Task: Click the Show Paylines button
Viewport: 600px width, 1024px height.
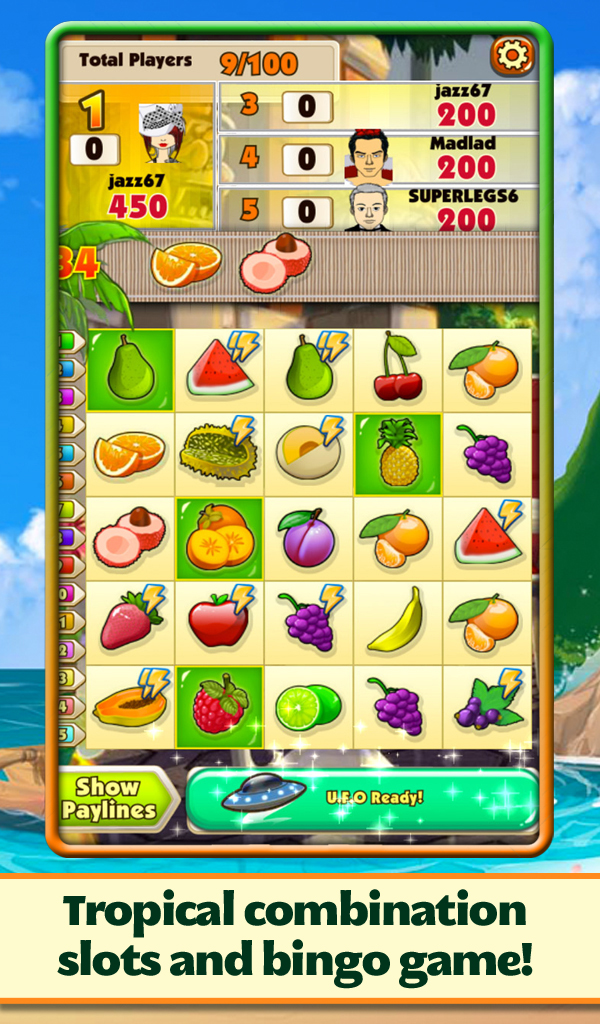Action: 108,799
